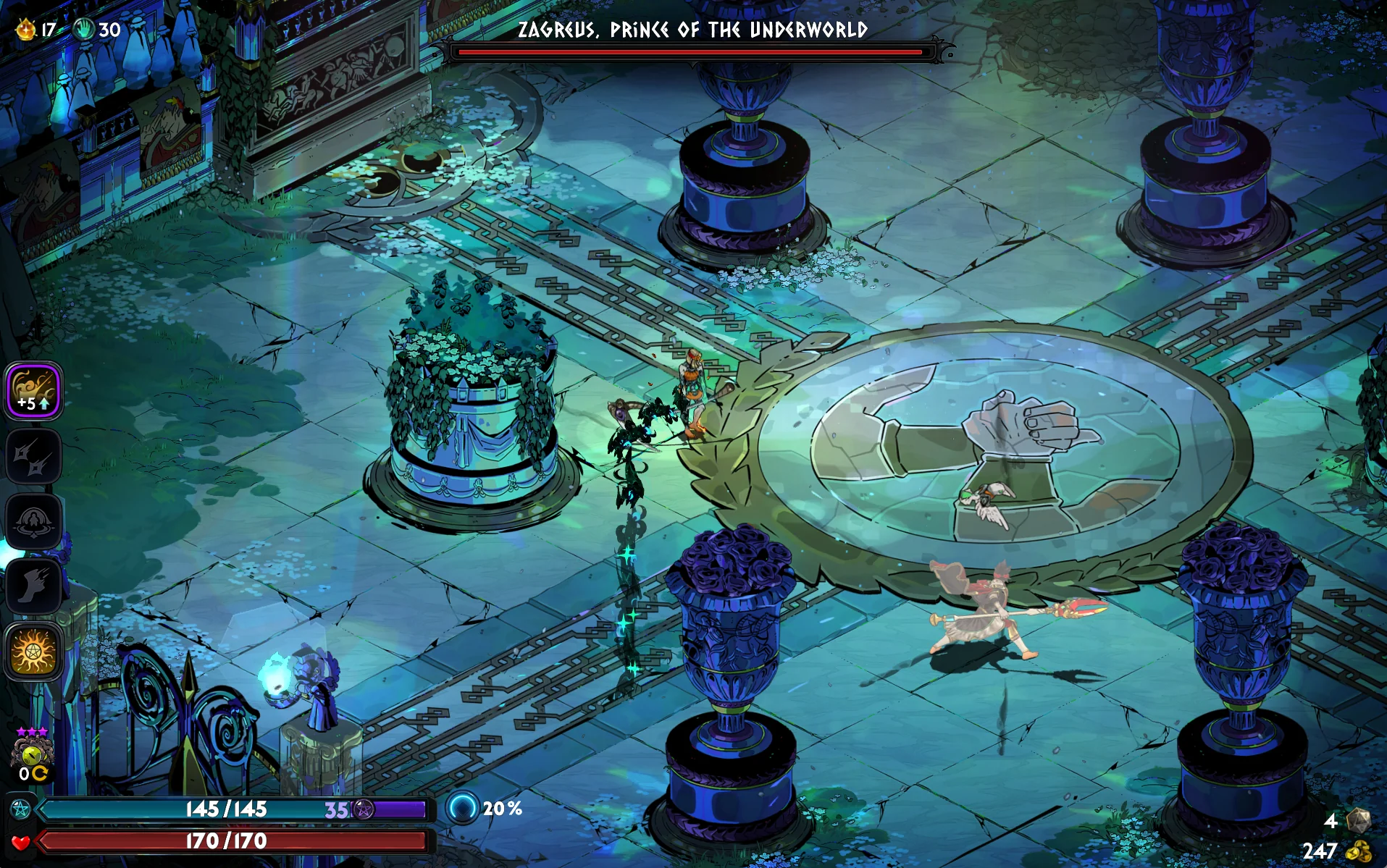Select the purple-bordered attack boon icon
This screenshot has height=868, width=1387.
(33, 390)
